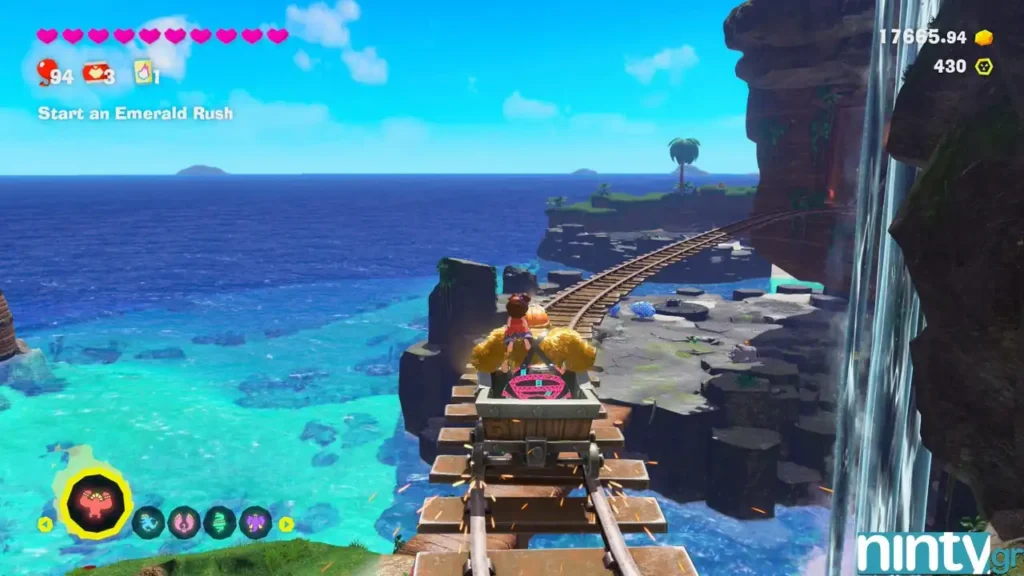Activate the pink Ostrich Bananza icon
Screen dimensions: 1024x576
click(x=184, y=522)
